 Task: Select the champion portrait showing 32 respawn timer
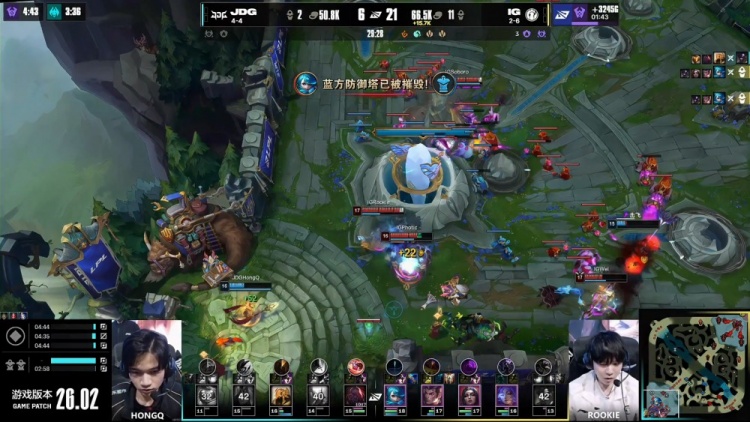(207, 394)
